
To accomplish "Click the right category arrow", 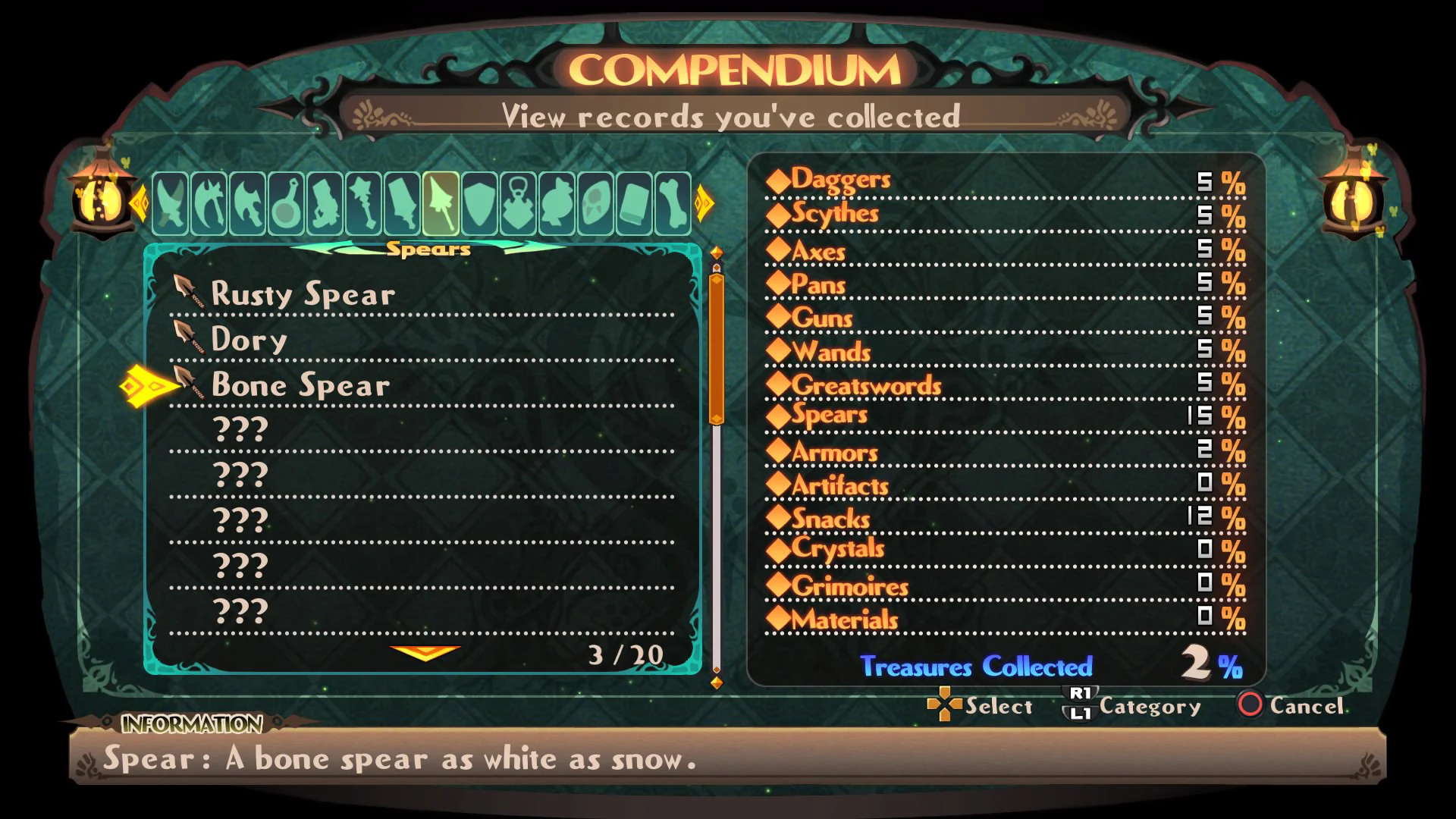I will point(704,203).
